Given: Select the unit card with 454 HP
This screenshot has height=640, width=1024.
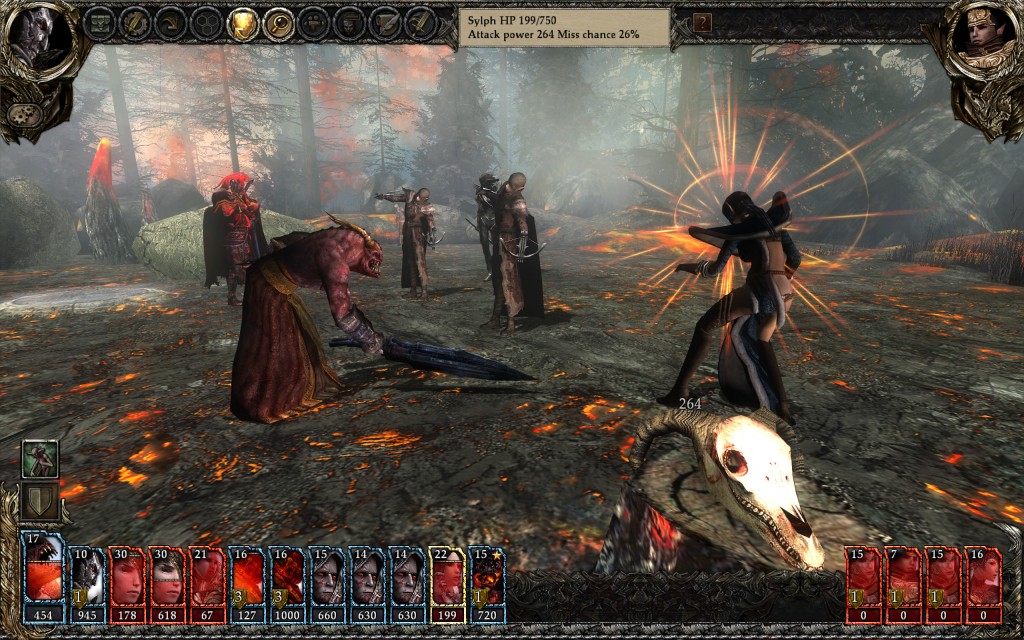Looking at the screenshot, I should pyautogui.click(x=44, y=579).
